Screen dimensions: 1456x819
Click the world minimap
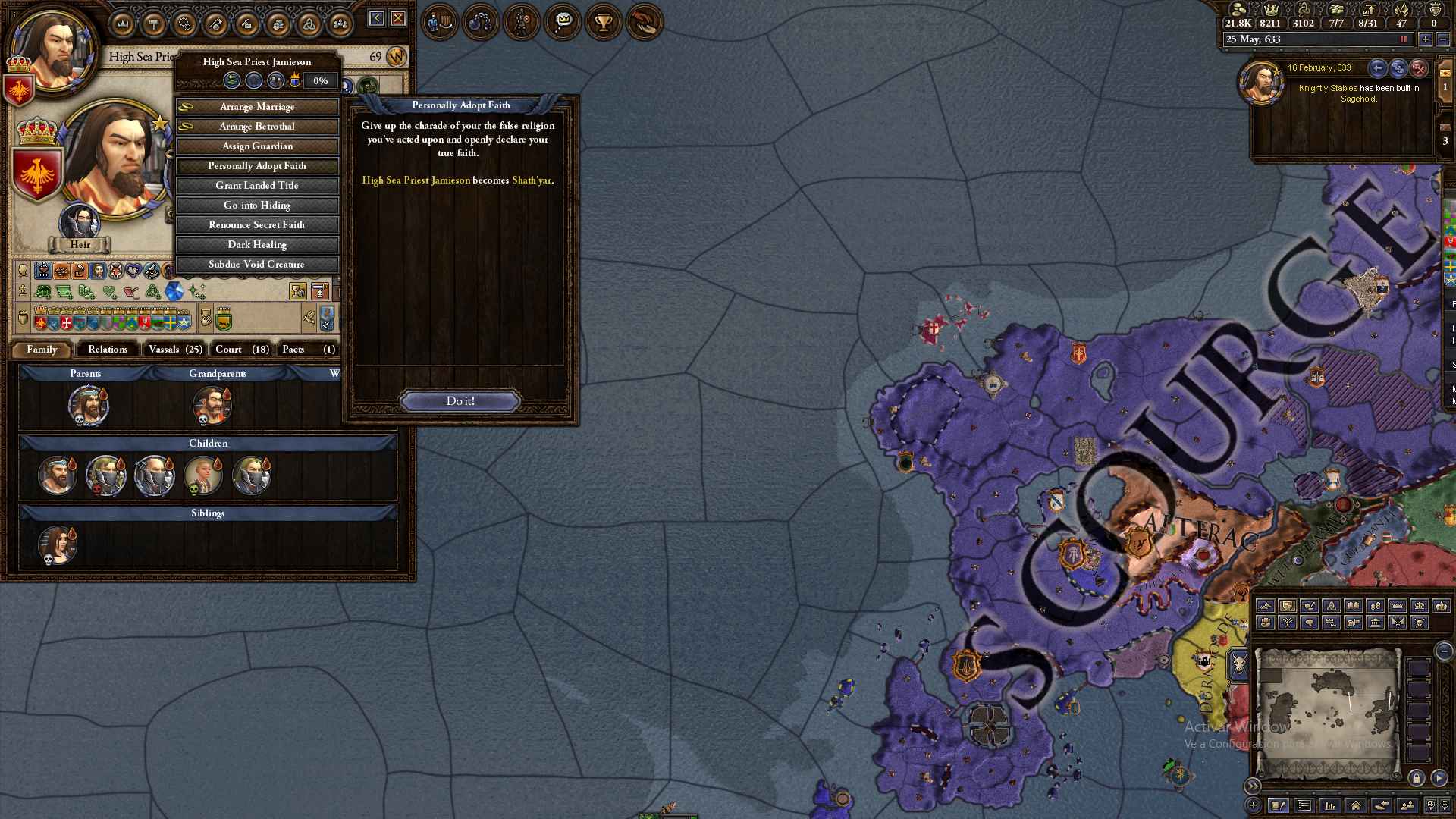click(1327, 713)
